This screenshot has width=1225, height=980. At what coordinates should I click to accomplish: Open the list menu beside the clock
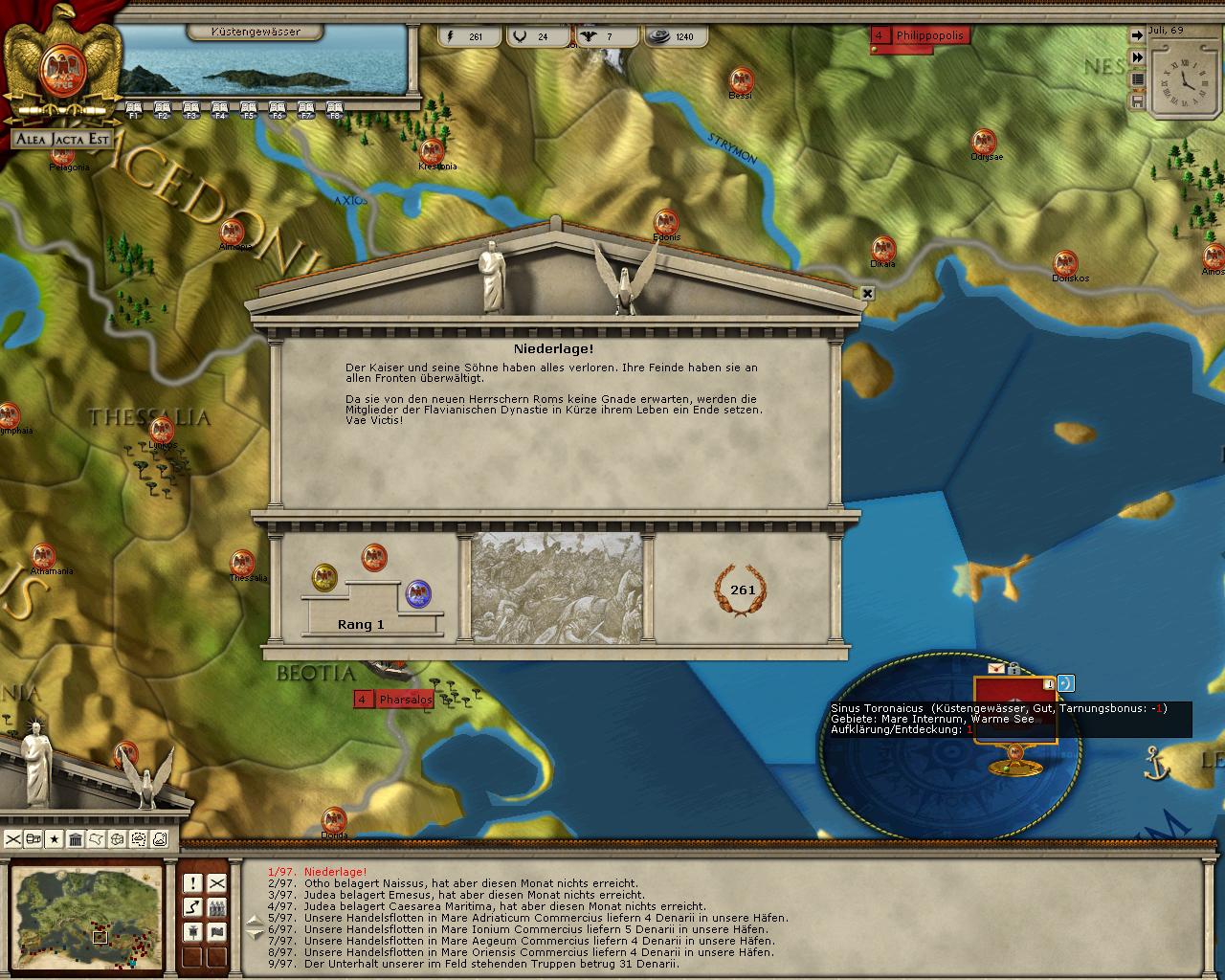[x=1137, y=78]
